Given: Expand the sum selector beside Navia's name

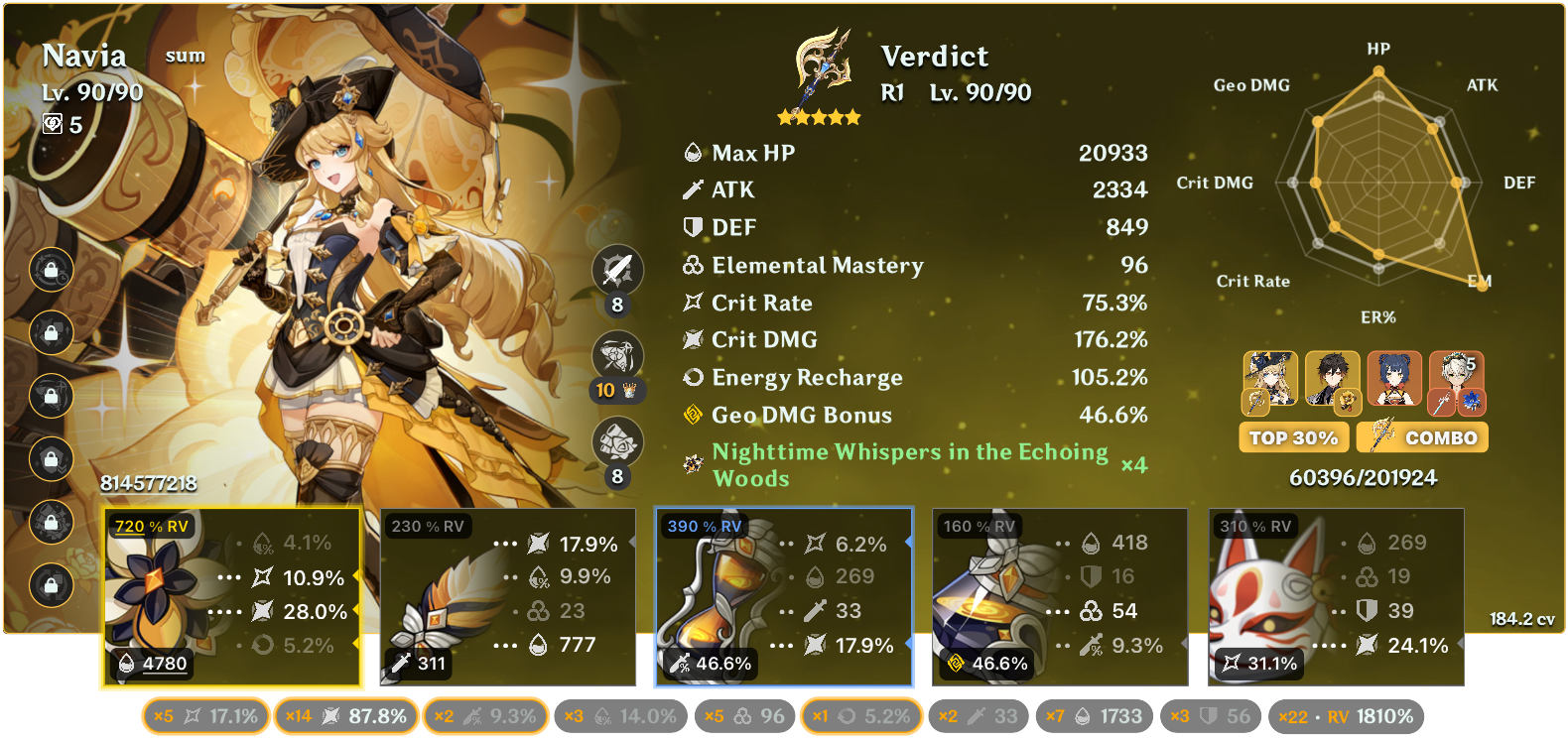Looking at the screenshot, I should coord(185,57).
